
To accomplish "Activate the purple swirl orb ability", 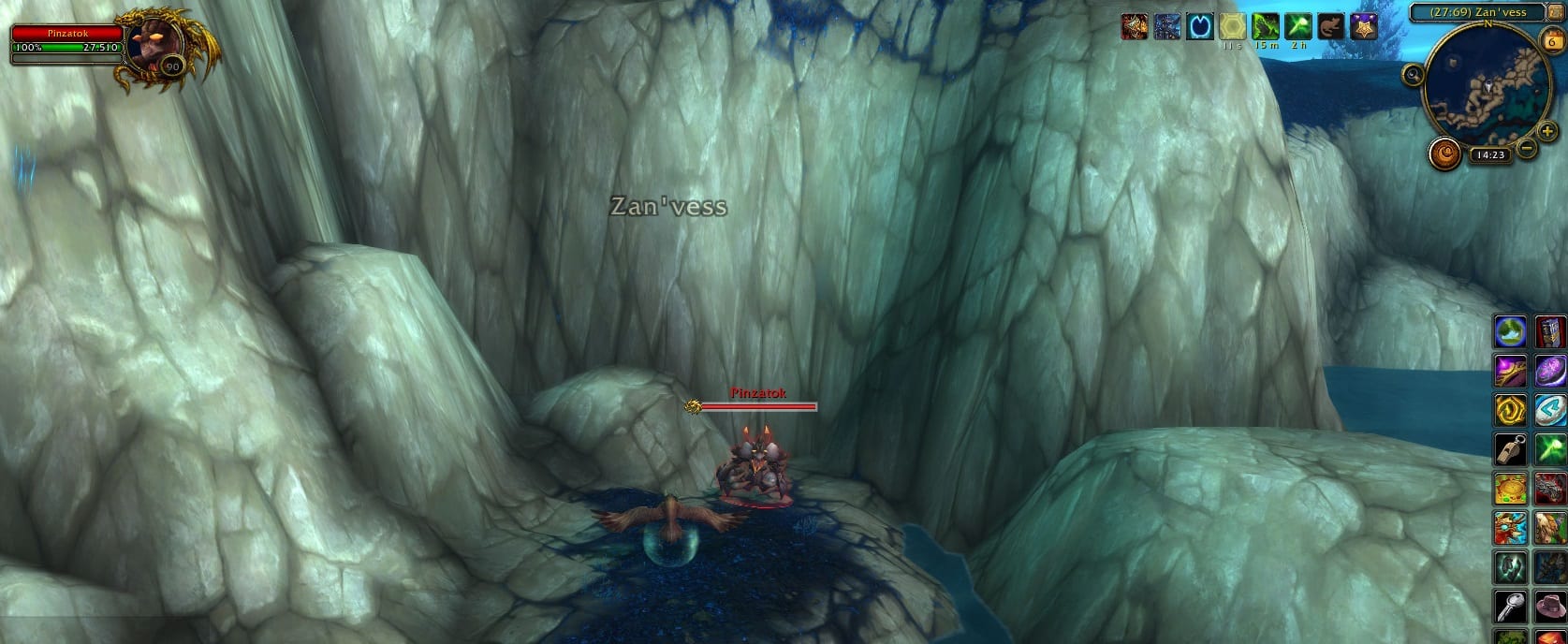I will [x=1550, y=371].
